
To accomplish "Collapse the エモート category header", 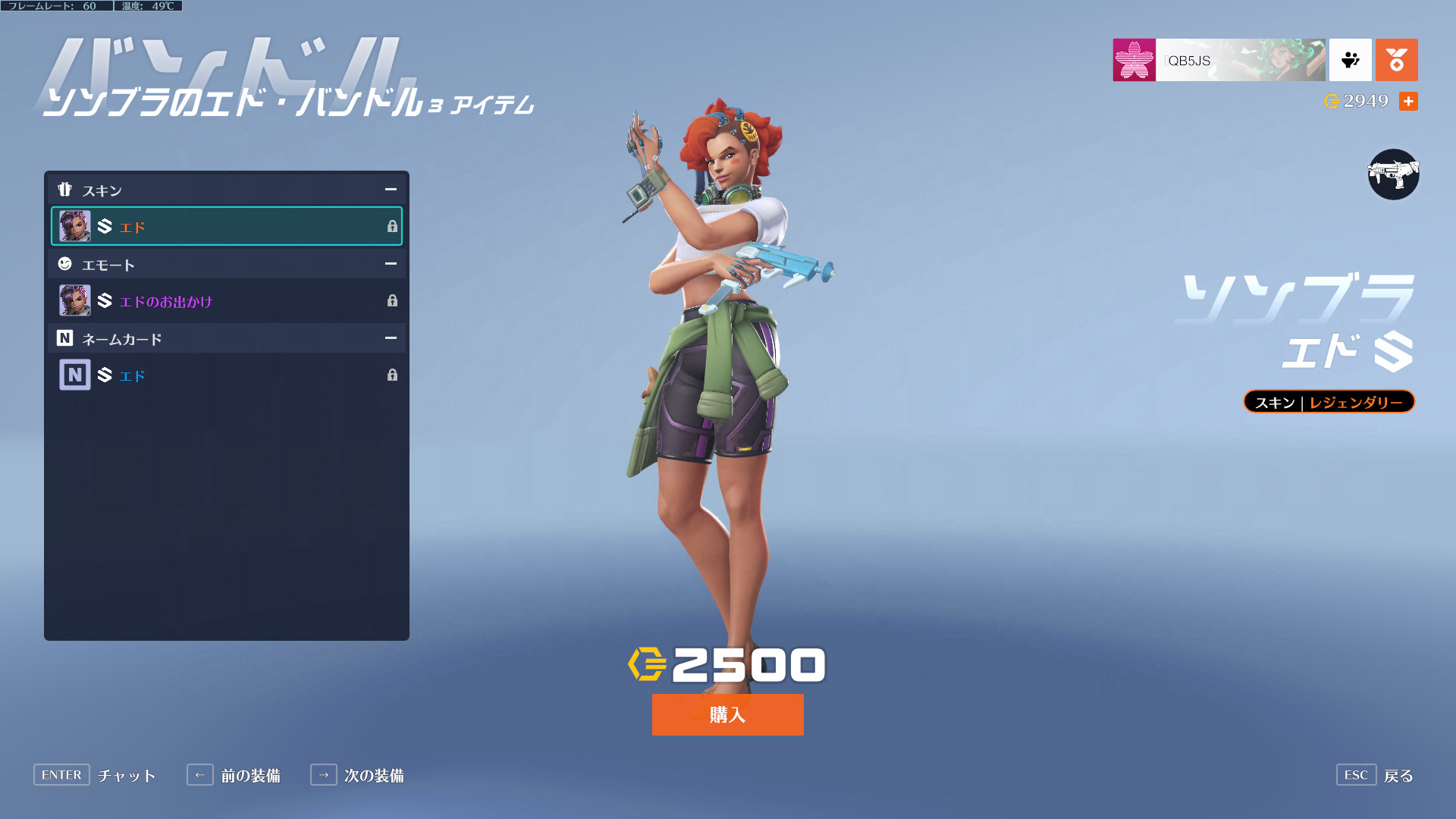I will (390, 264).
